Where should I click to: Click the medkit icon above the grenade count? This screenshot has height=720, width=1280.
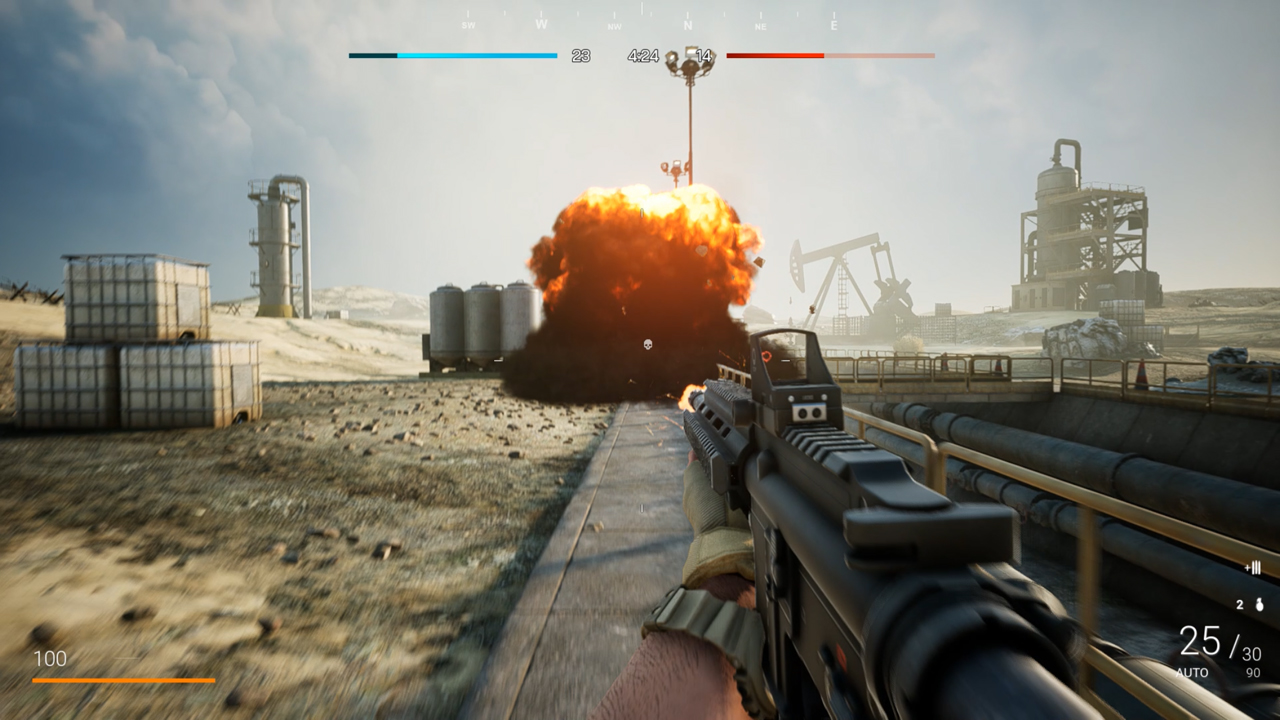point(1255,567)
